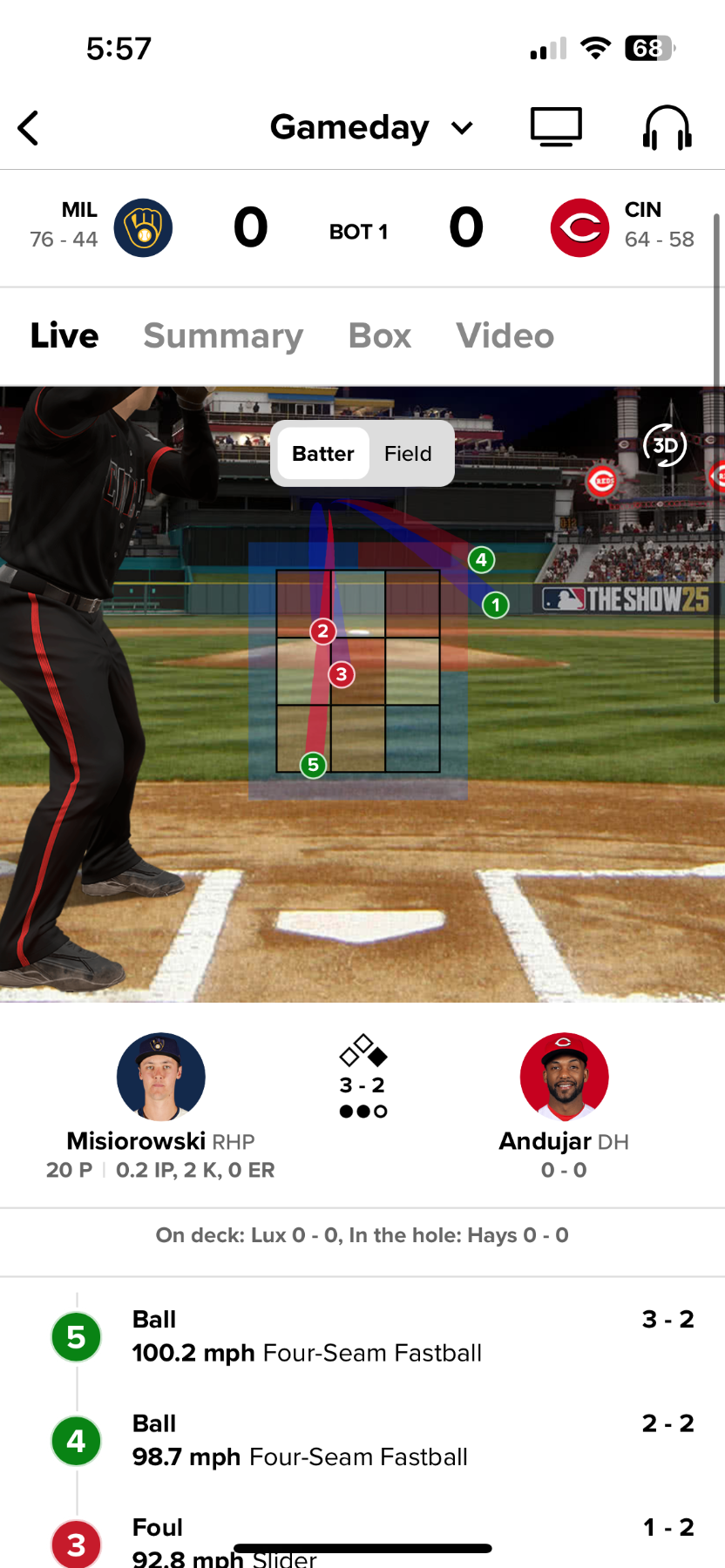Go back using the top-left arrow
This screenshot has width=725, height=1568.
(x=29, y=128)
